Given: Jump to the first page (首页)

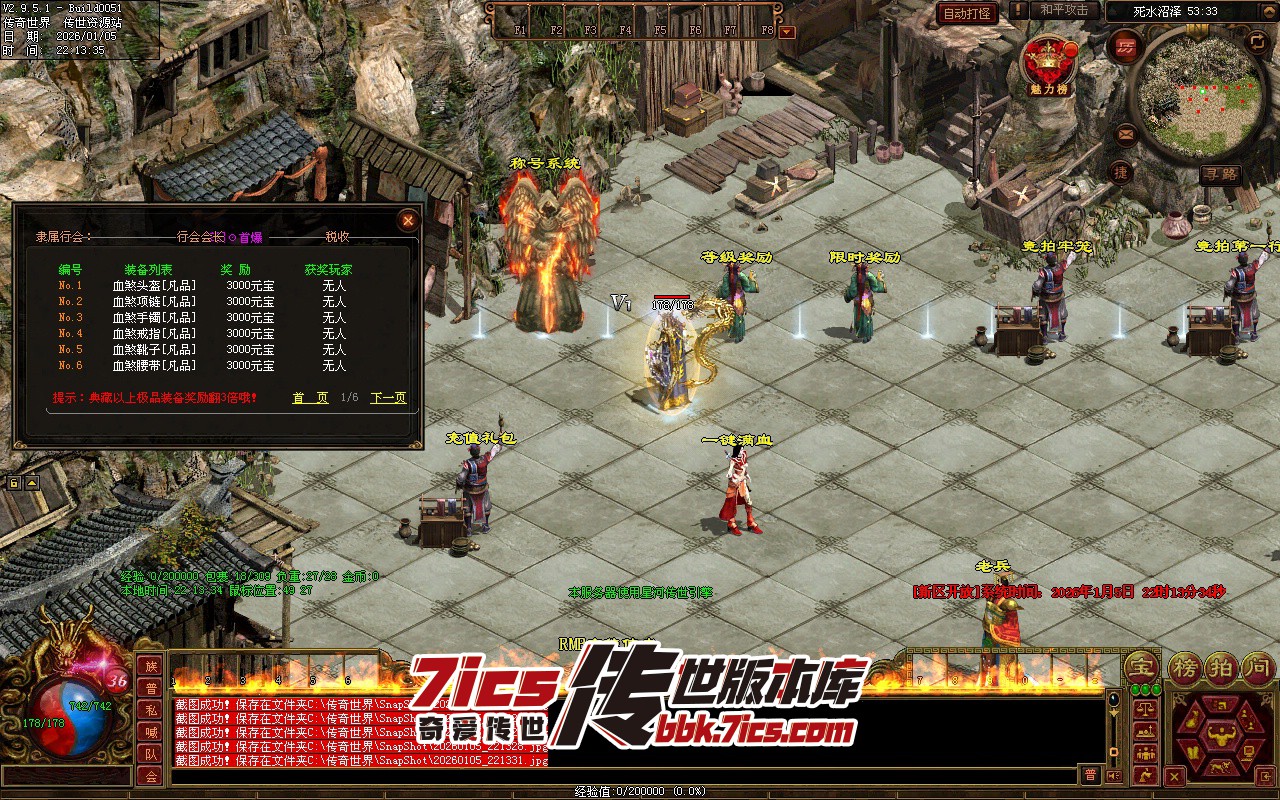Looking at the screenshot, I should pos(310,398).
